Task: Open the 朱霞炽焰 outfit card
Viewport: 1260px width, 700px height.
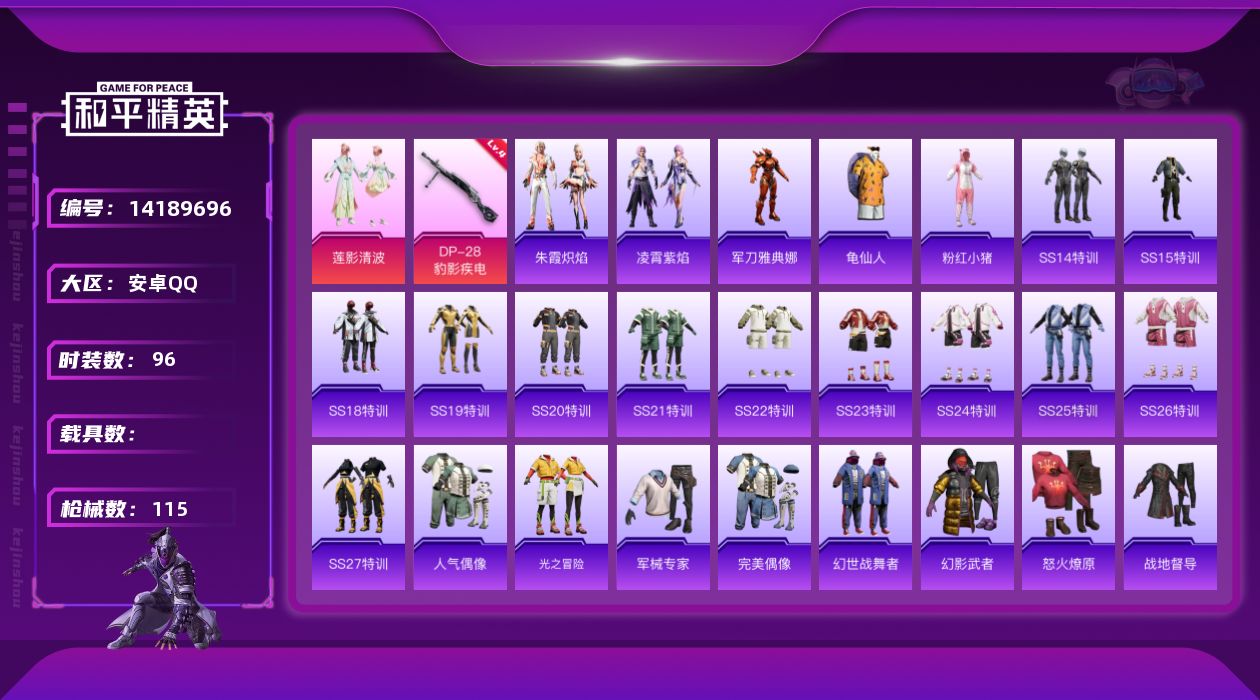Action: [x=561, y=210]
